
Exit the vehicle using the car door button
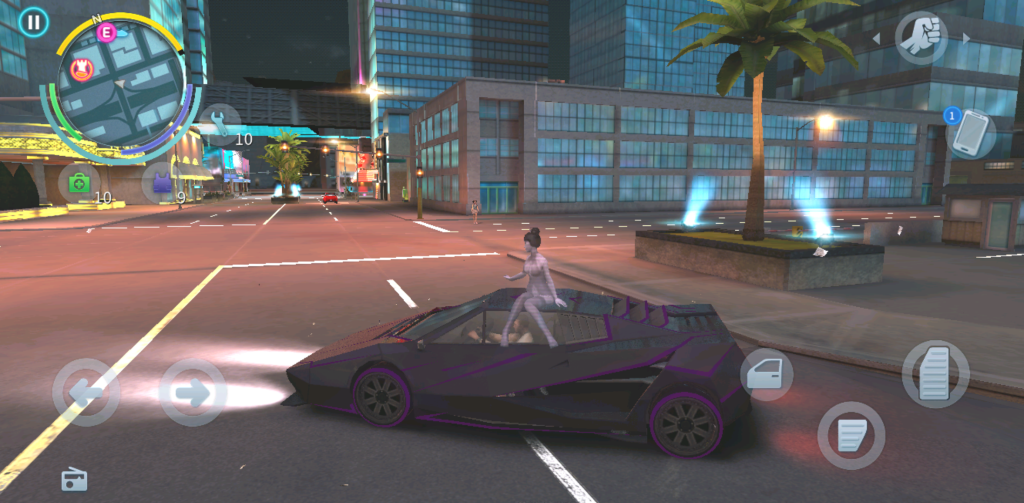point(767,375)
